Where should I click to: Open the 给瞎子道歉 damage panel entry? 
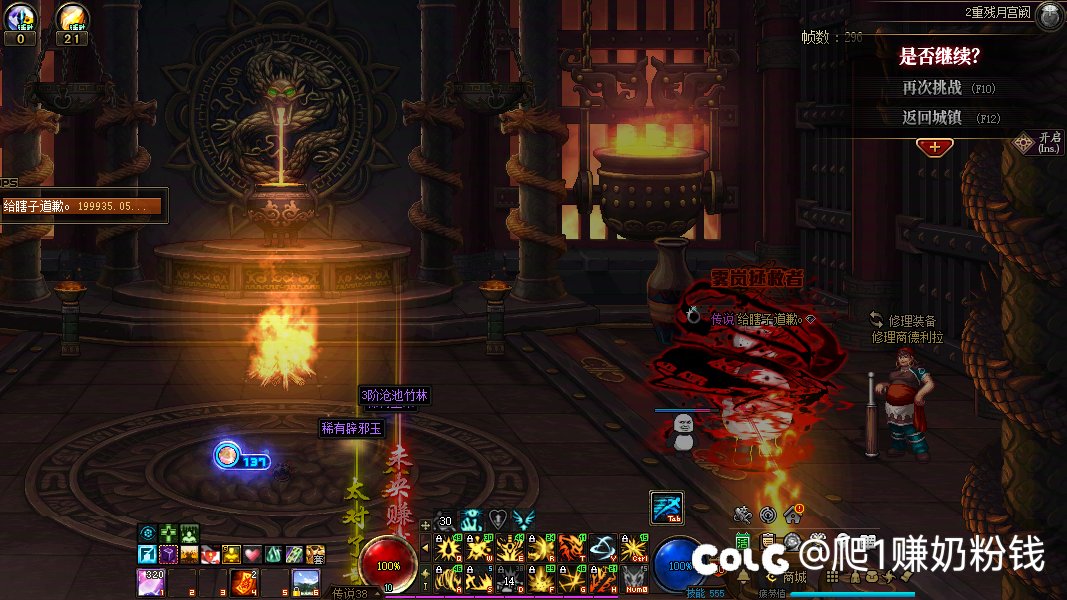pyautogui.click(x=82, y=206)
